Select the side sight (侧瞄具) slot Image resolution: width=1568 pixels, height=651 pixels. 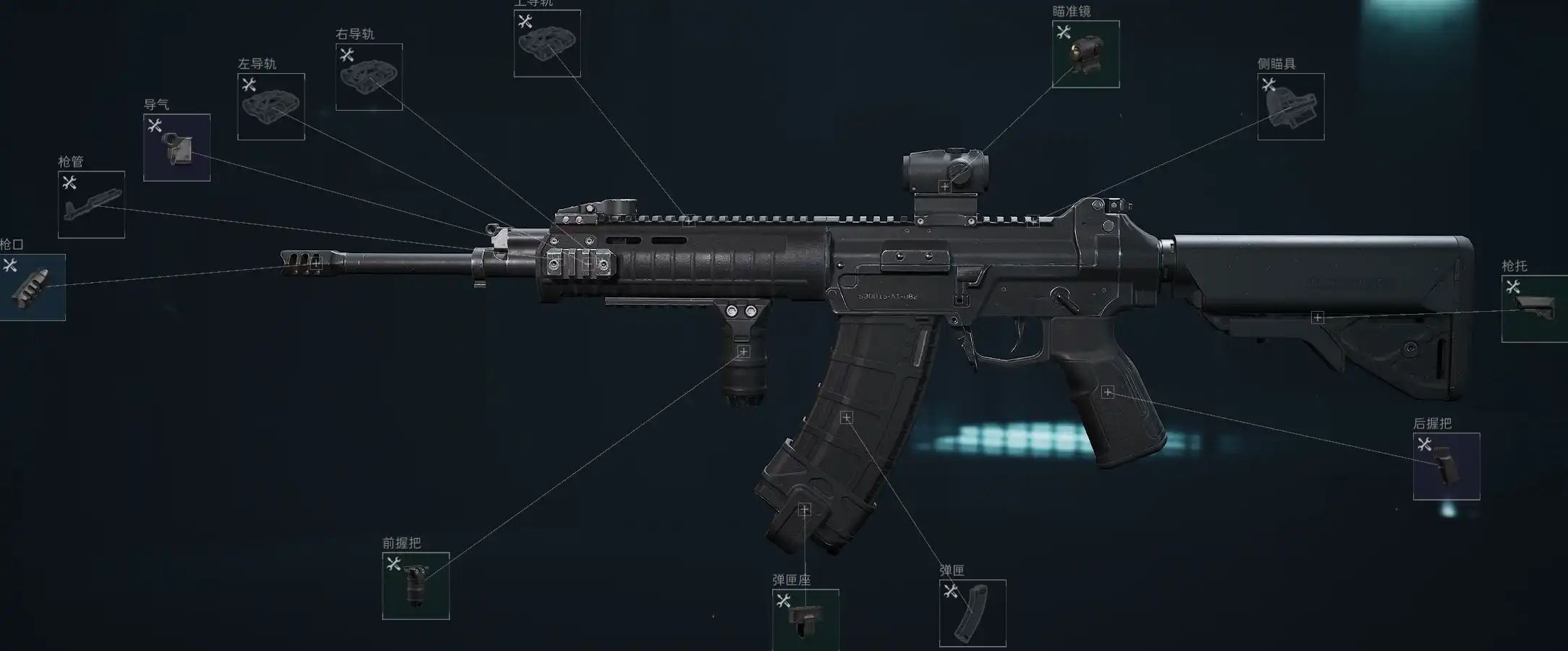coord(1291,106)
